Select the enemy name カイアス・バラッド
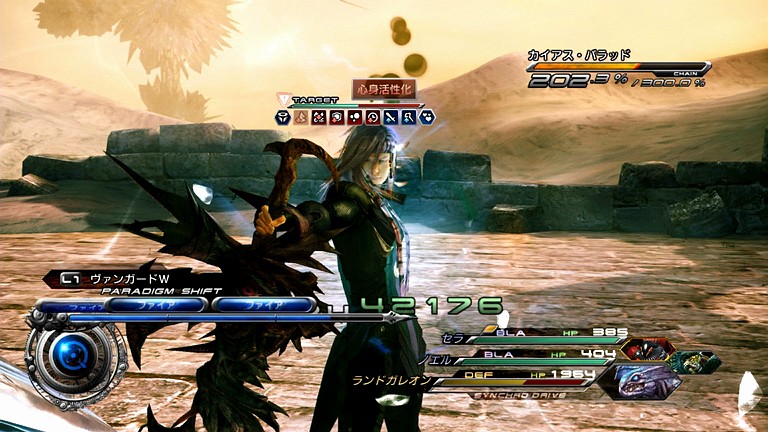The image size is (768, 432). 580,57
